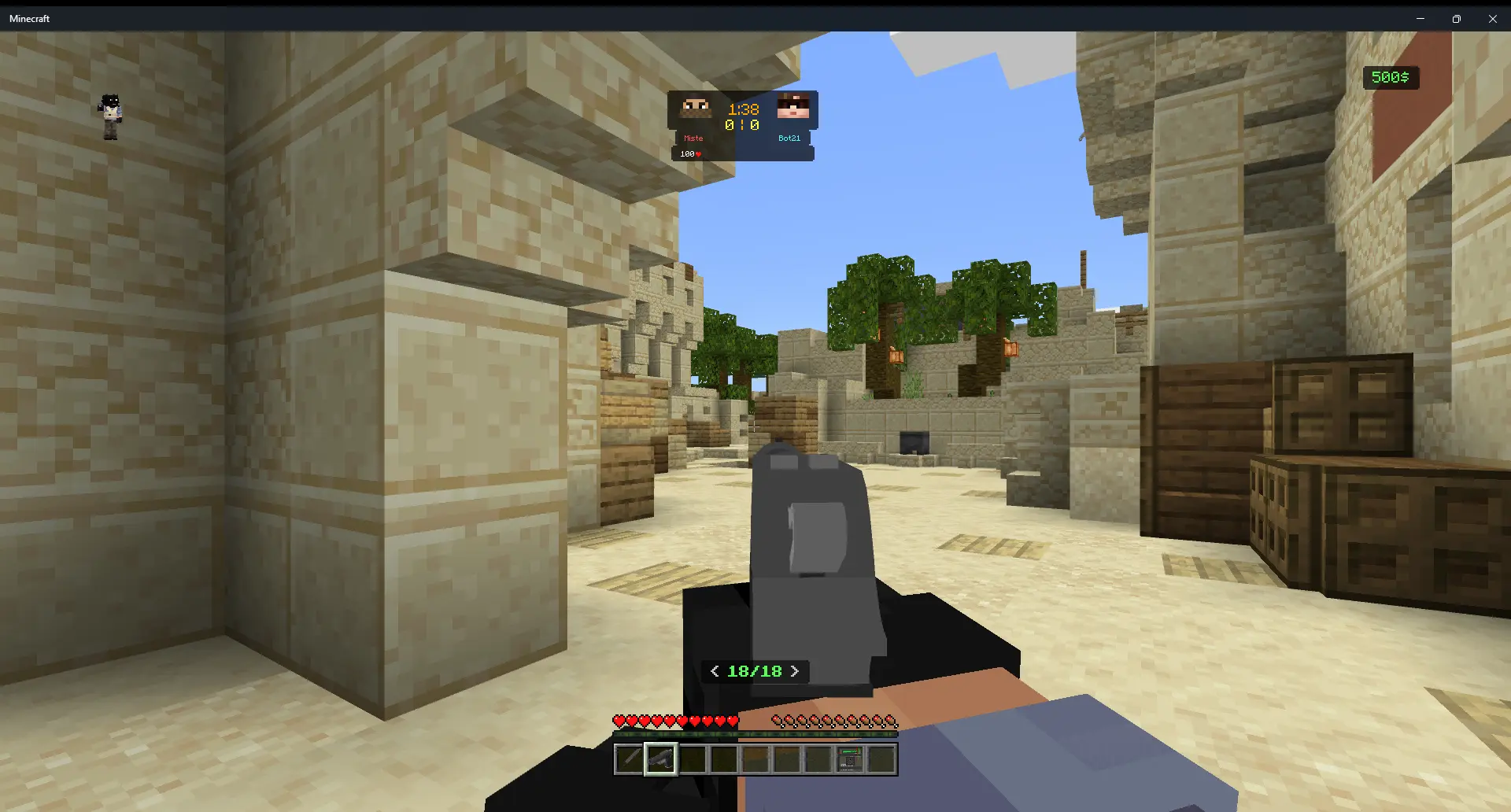Select the green-screen device hotbar slot
This screenshot has width=1511, height=812.
pos(849,759)
